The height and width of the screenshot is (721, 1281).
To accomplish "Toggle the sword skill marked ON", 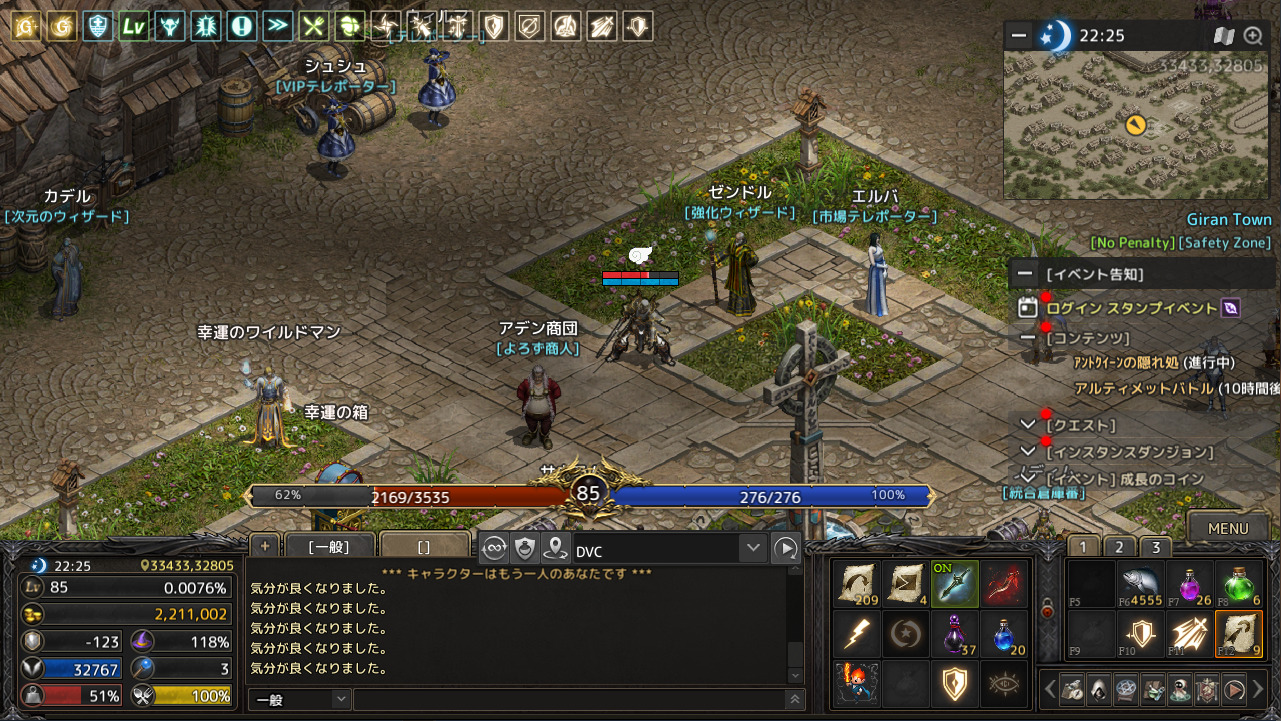I will click(955, 583).
